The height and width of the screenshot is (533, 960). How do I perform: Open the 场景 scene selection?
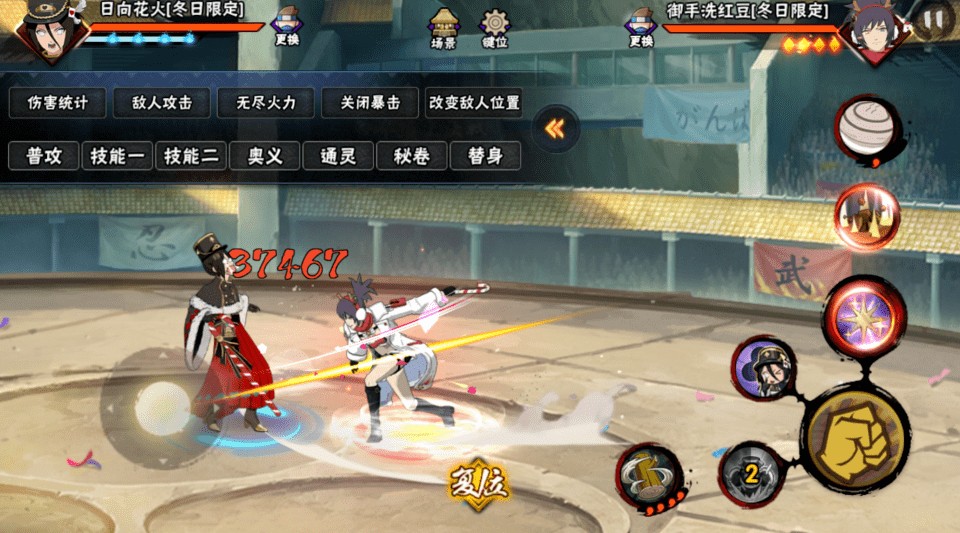coord(443,29)
